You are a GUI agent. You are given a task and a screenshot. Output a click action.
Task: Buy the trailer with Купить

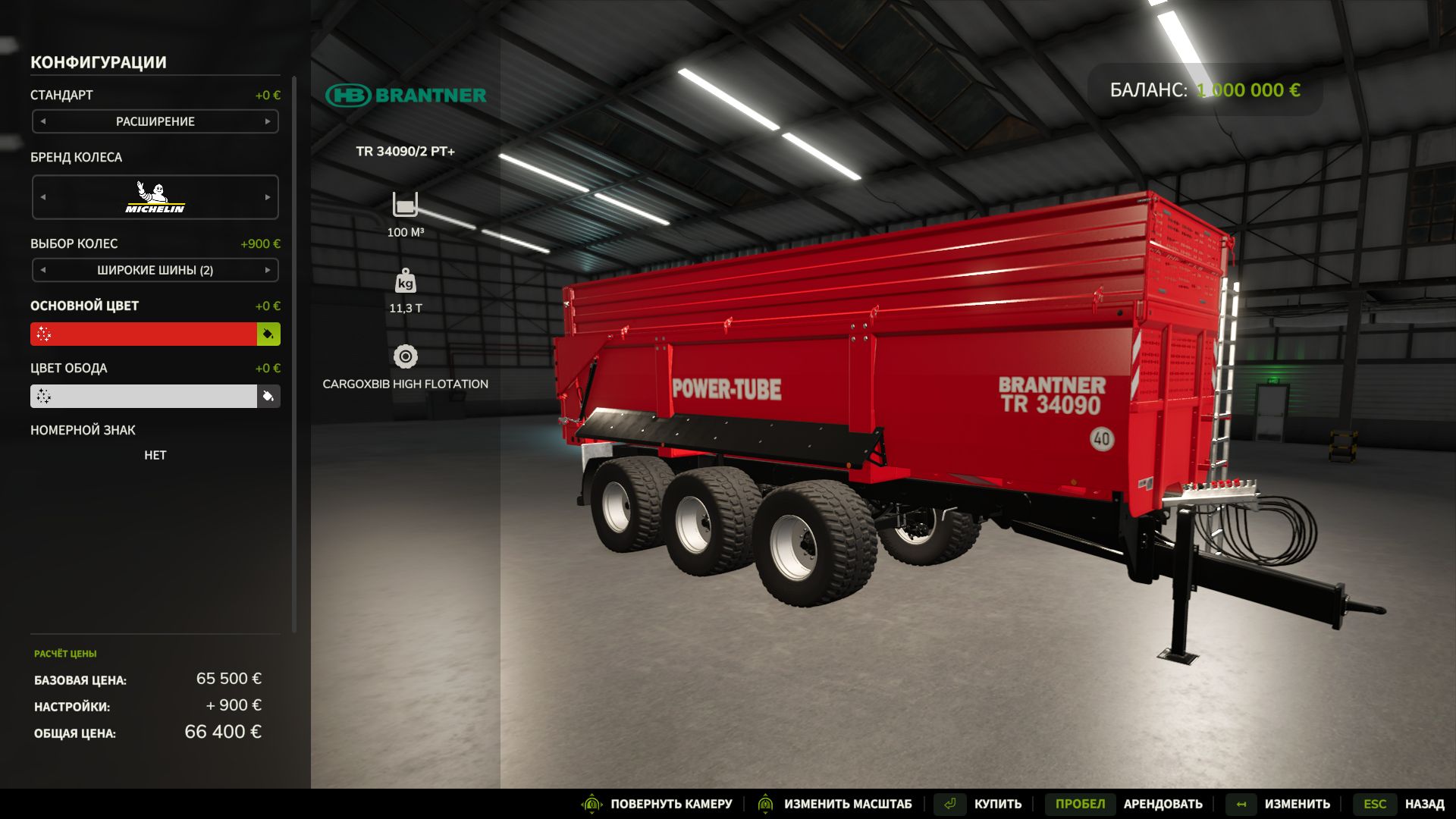click(x=980, y=804)
